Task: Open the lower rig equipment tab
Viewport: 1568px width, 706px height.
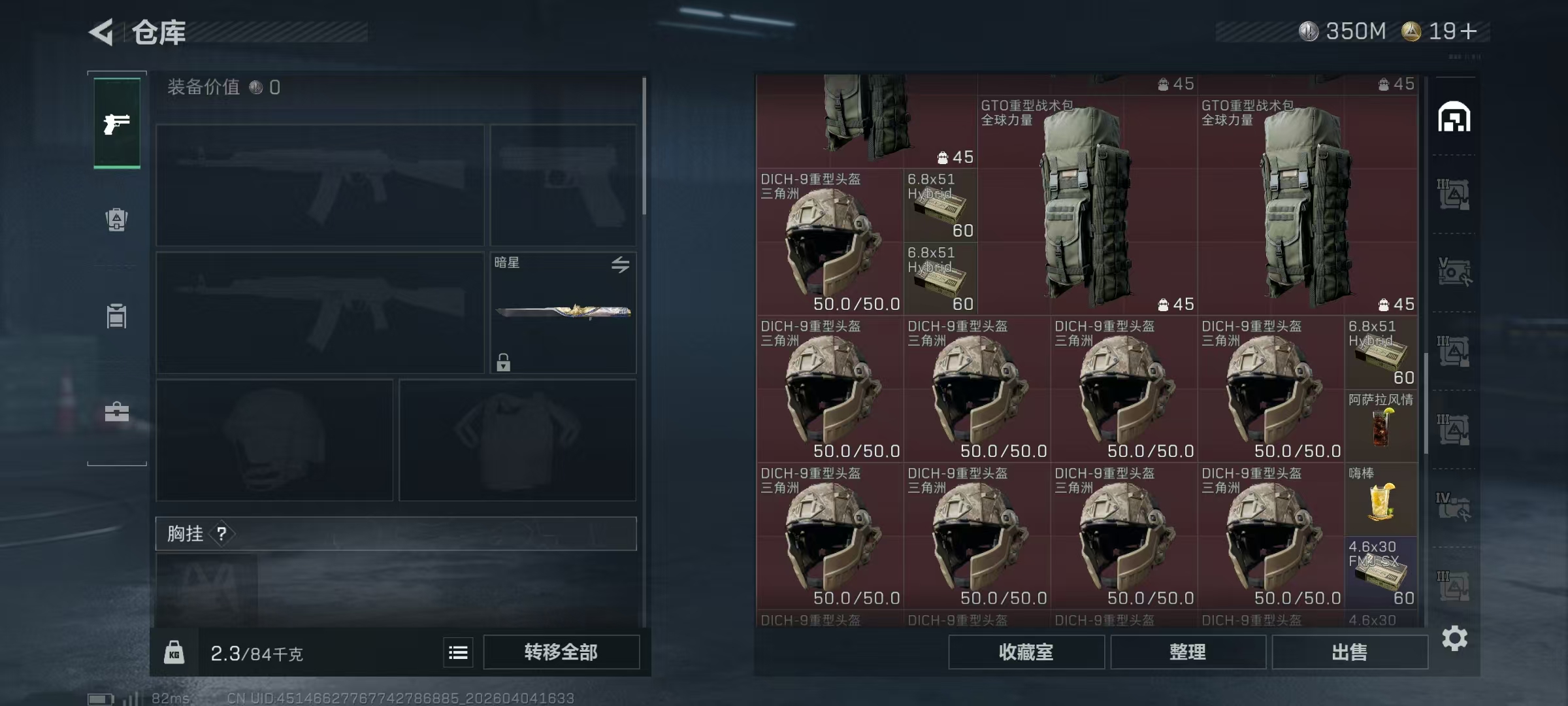Action: pyautogui.click(x=117, y=316)
